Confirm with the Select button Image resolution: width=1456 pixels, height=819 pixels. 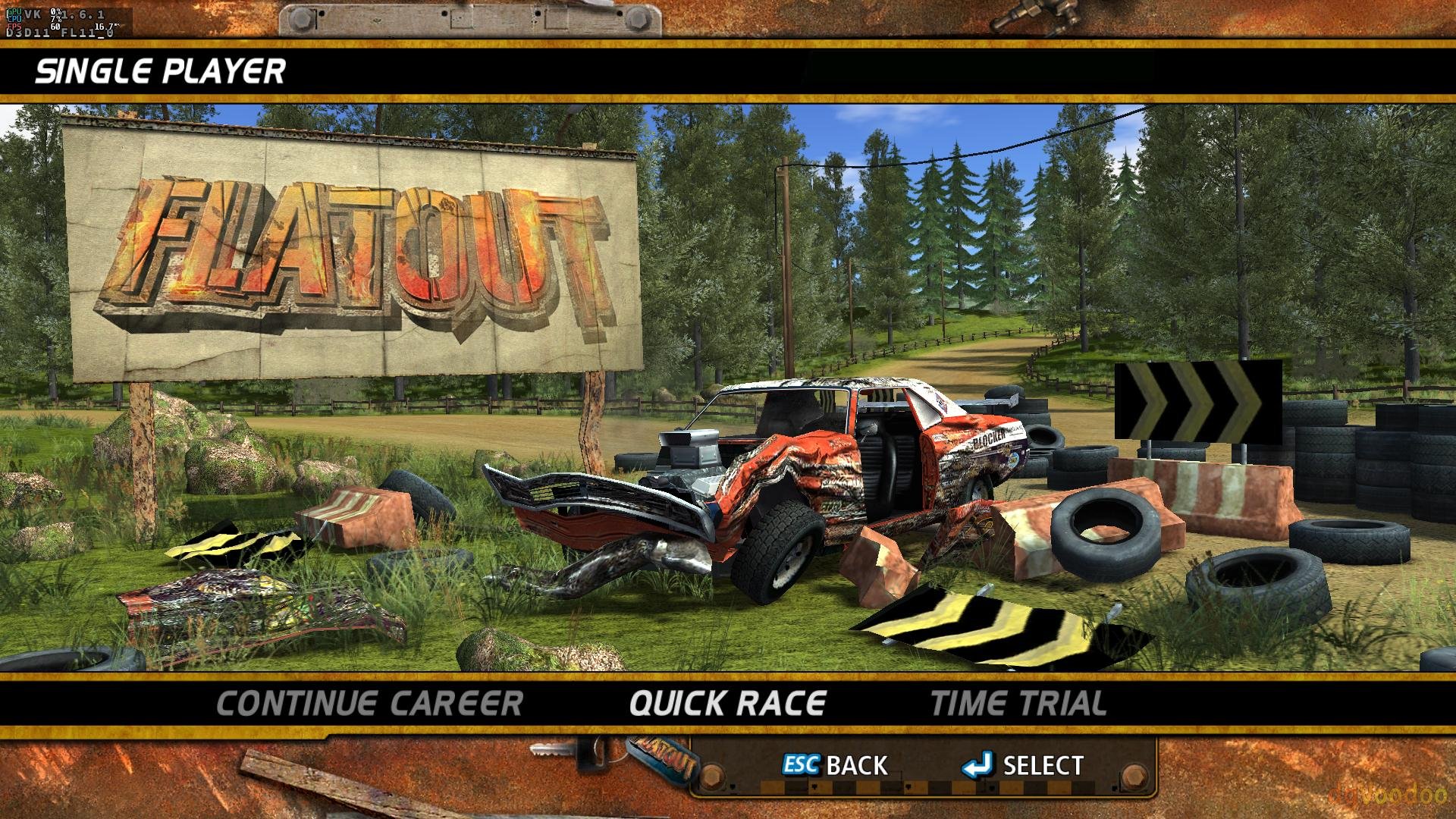[x=1023, y=765]
